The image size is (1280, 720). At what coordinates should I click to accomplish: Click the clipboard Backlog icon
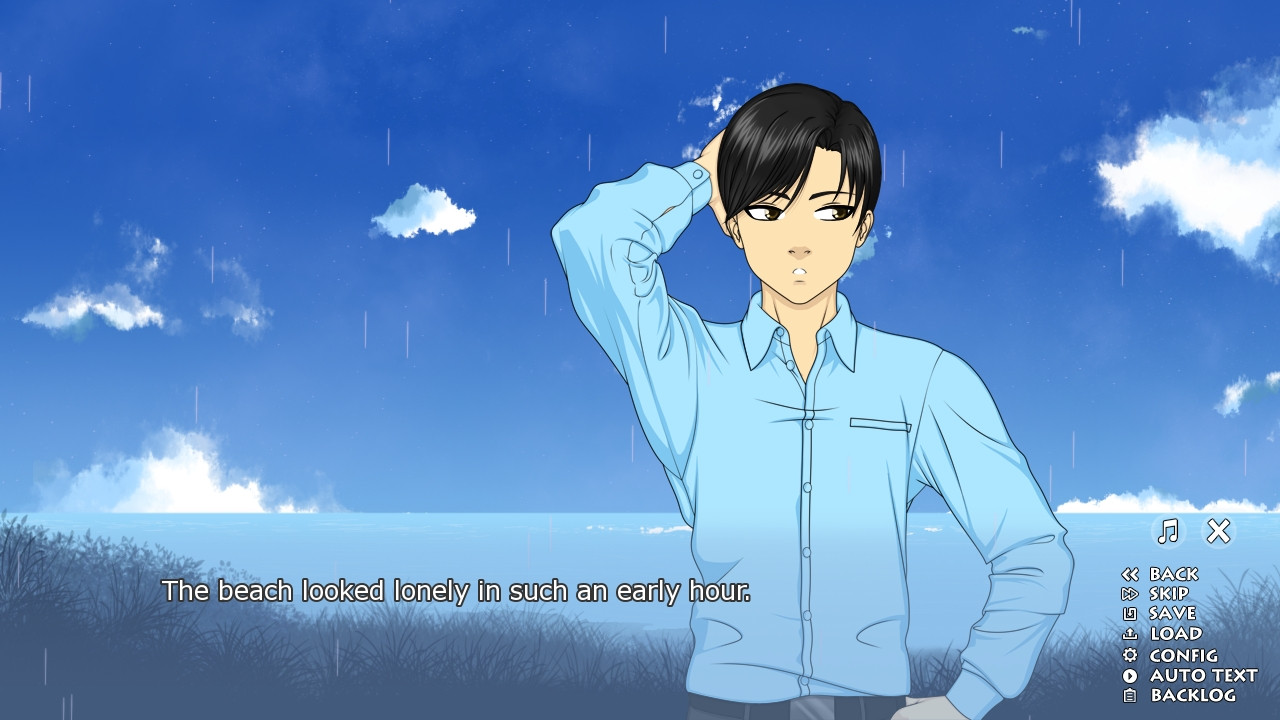(1131, 695)
